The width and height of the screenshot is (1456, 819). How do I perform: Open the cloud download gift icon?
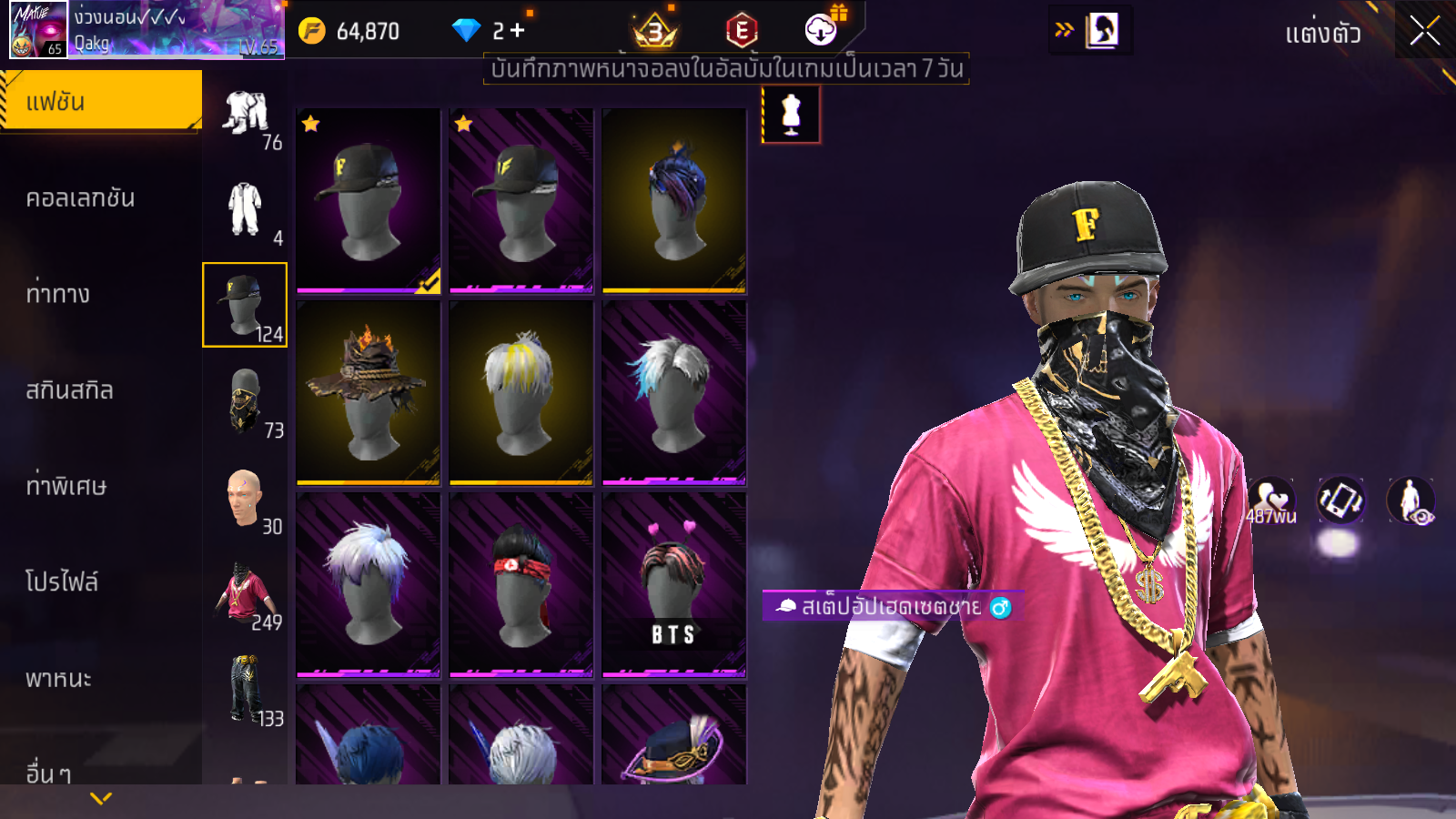[821, 30]
